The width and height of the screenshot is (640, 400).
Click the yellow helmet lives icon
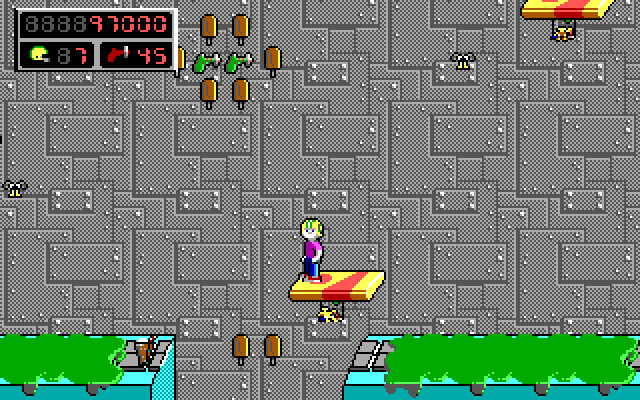coord(40,54)
